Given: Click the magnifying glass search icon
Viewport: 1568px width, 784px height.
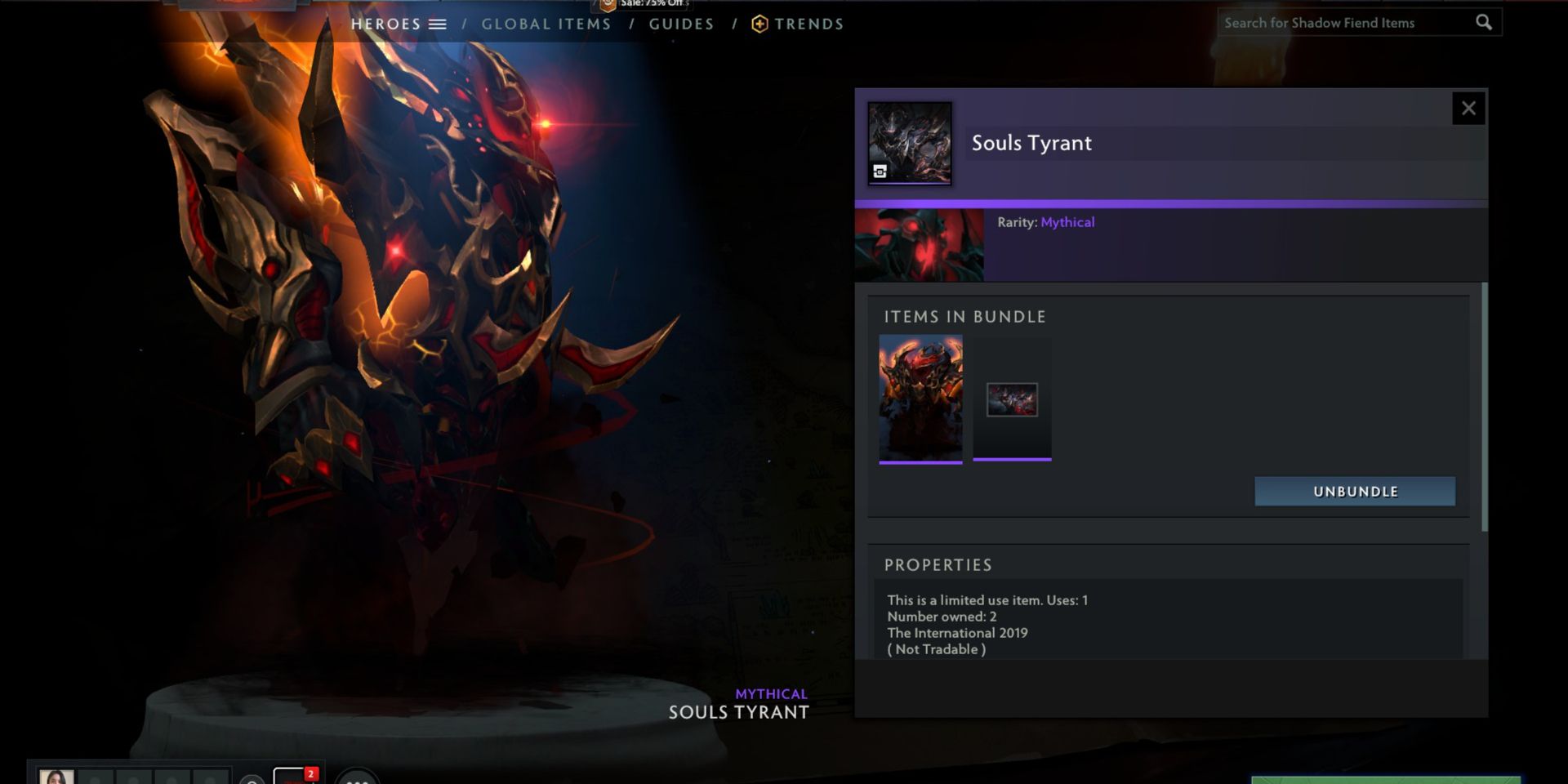Looking at the screenshot, I should [x=1484, y=22].
